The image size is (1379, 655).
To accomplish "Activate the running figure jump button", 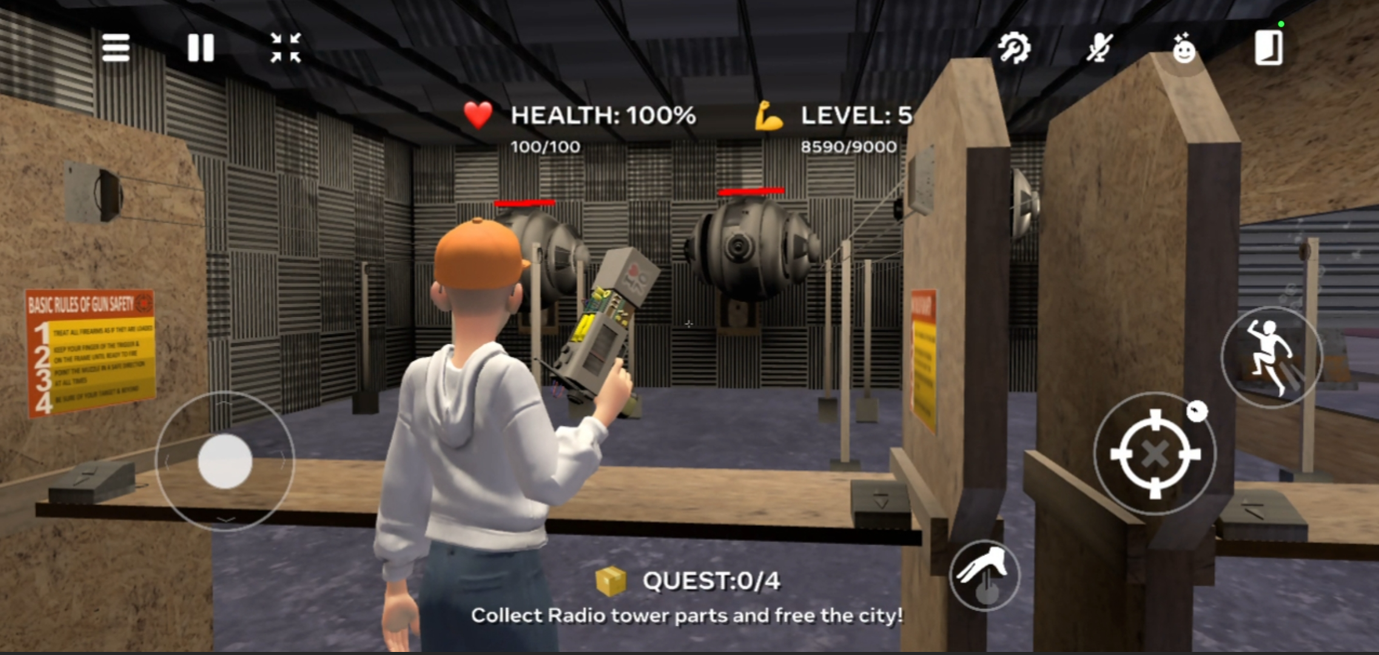I will point(1271,357).
